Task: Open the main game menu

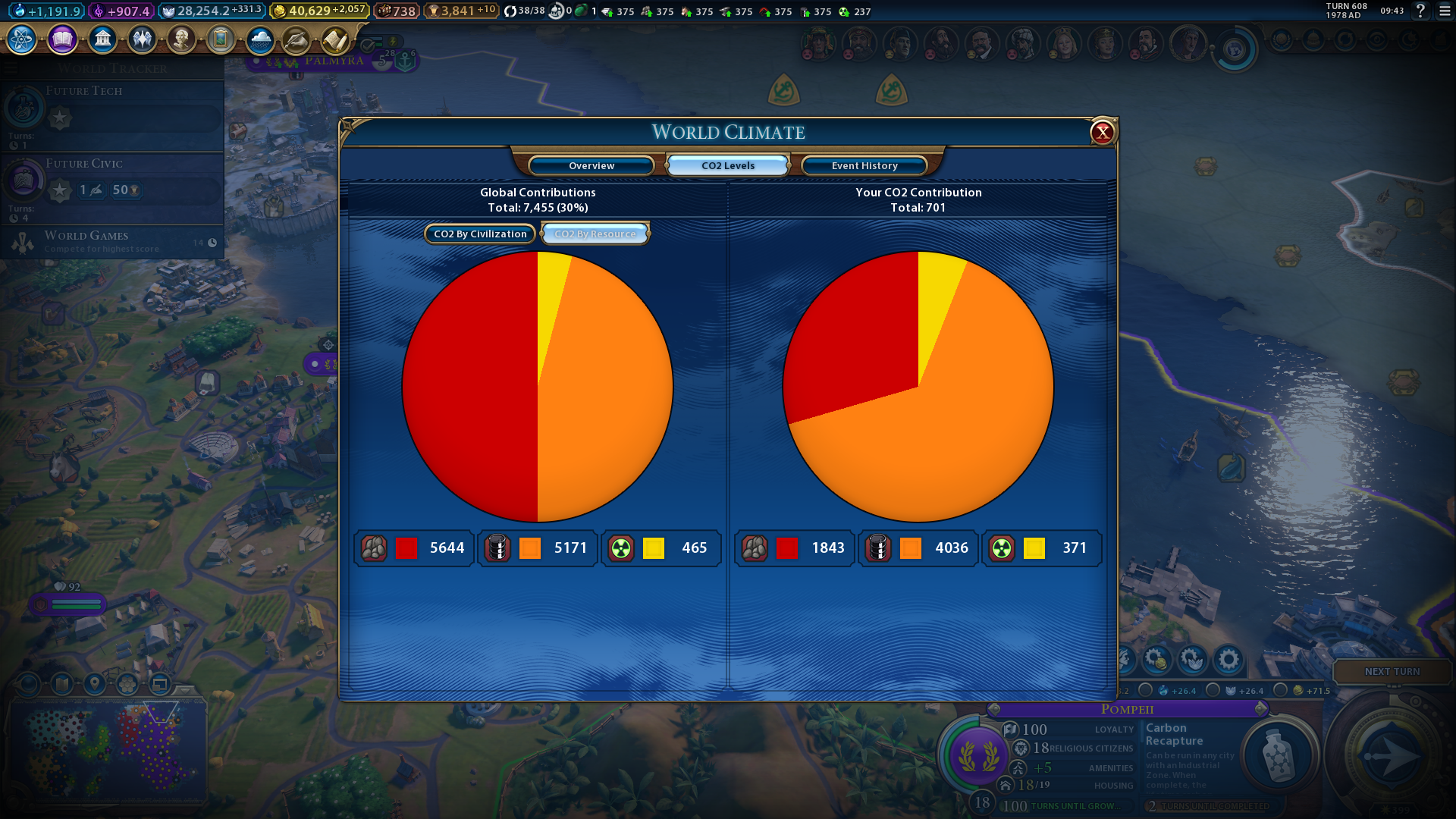Action: coord(1445,11)
